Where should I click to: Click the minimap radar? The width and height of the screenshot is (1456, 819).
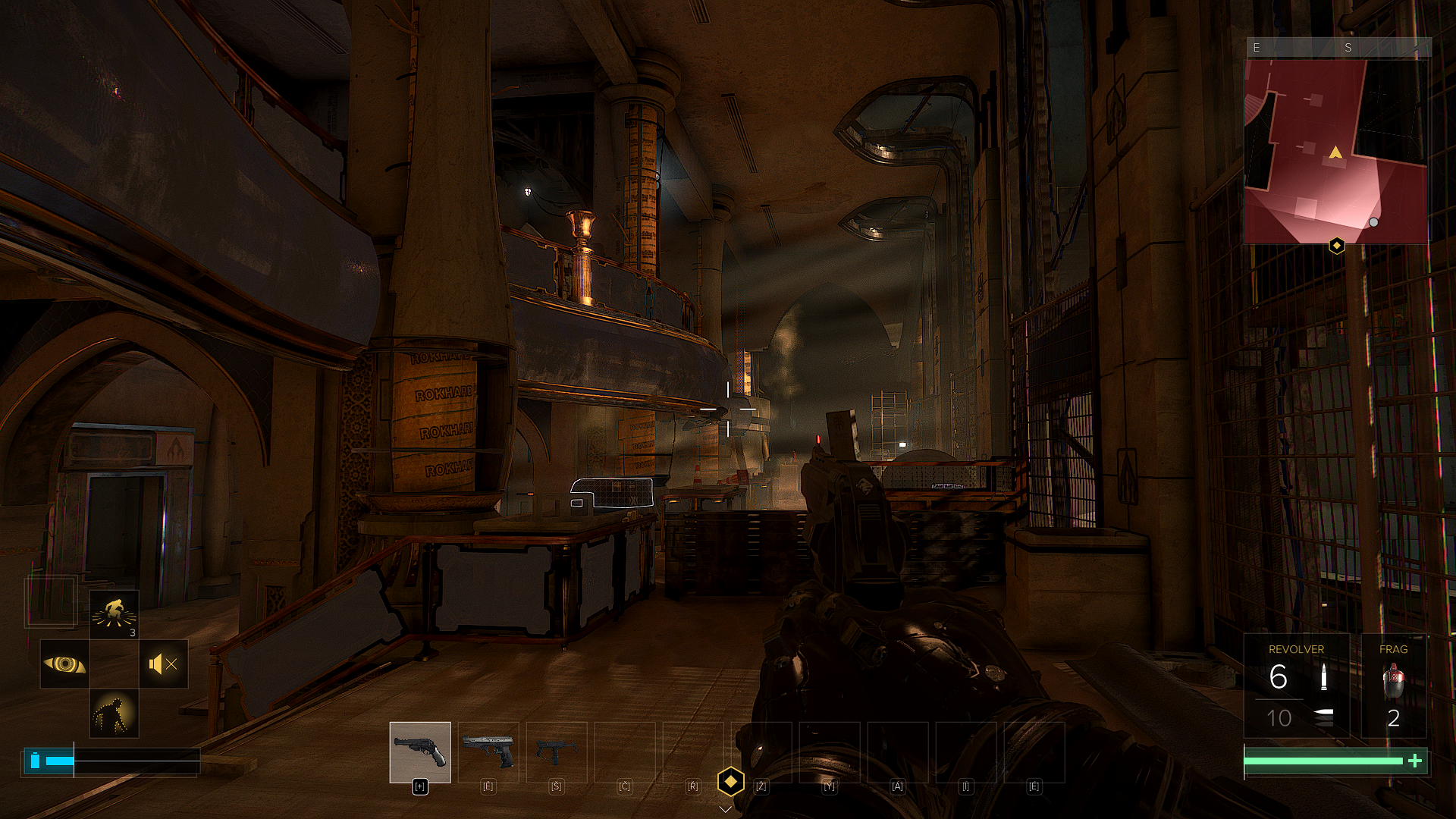click(x=1336, y=152)
